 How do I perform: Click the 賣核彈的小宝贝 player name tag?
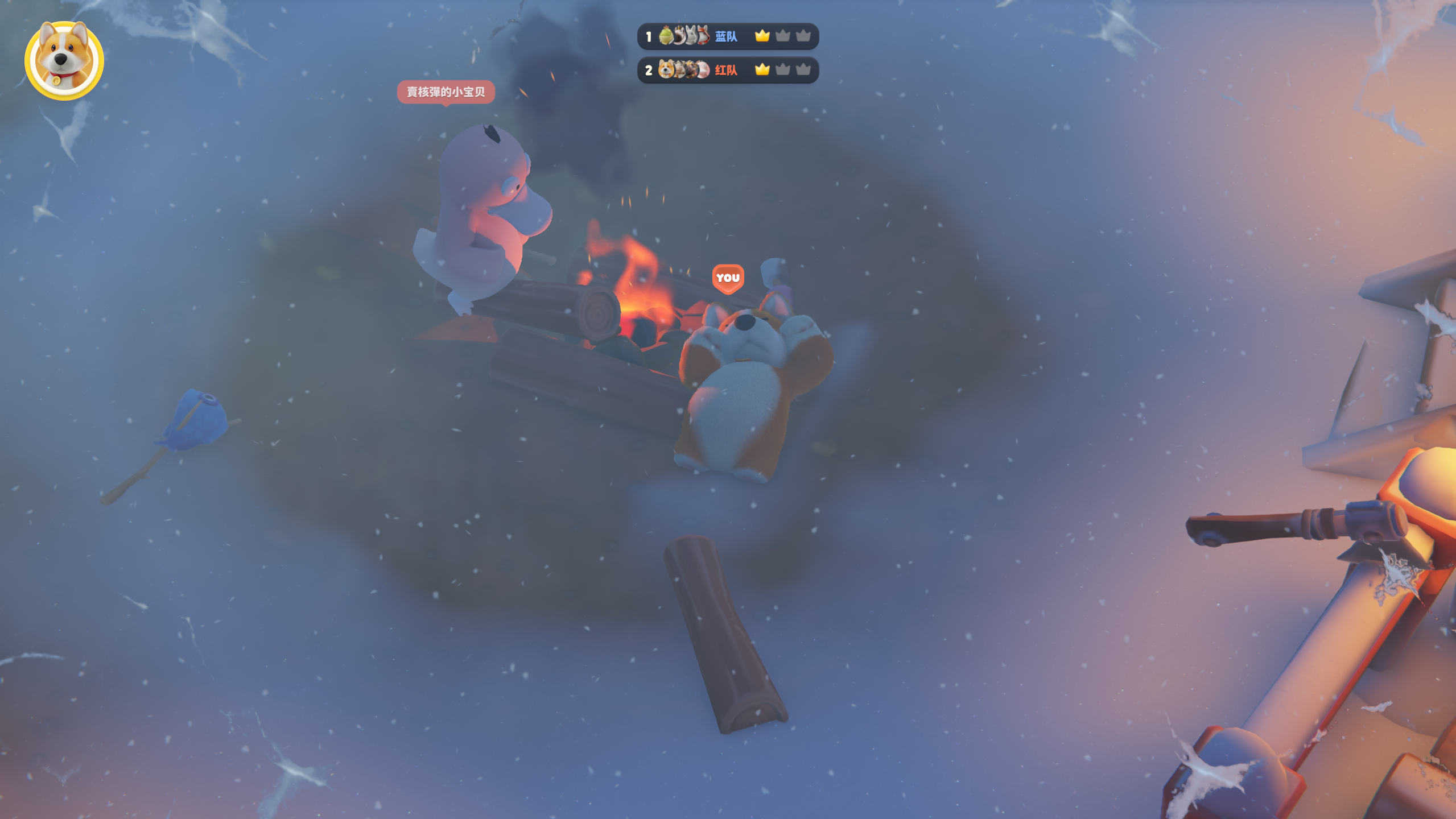(446, 92)
